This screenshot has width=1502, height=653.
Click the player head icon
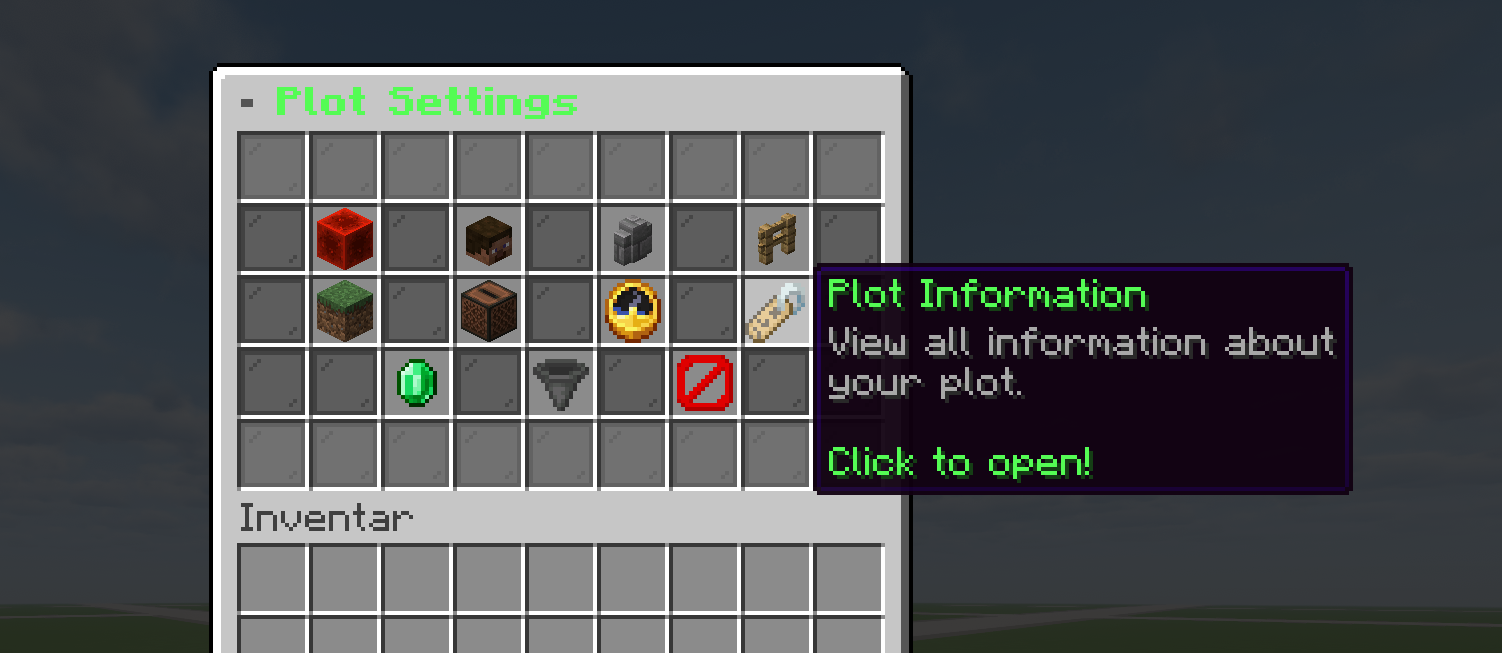[489, 238]
